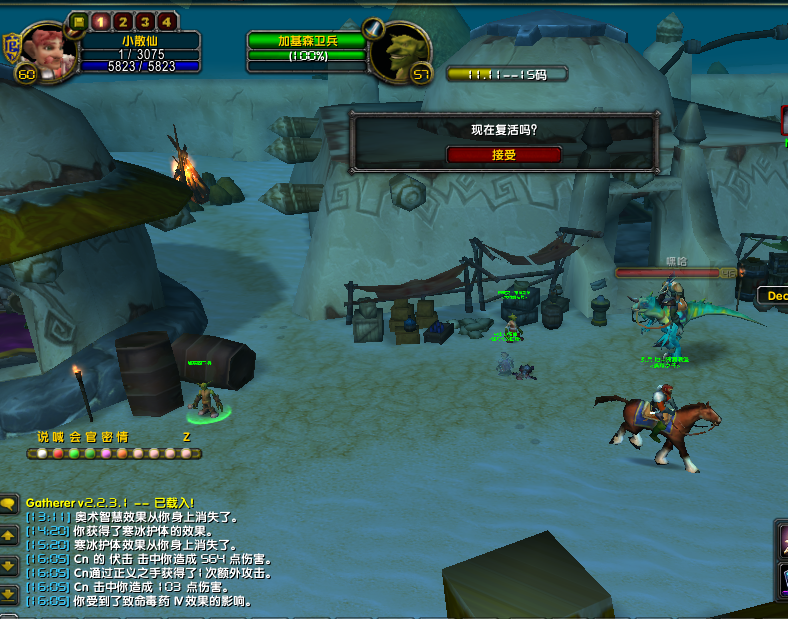Select the target portrait of 加基森卫兵
The image size is (788, 619).
400,52
